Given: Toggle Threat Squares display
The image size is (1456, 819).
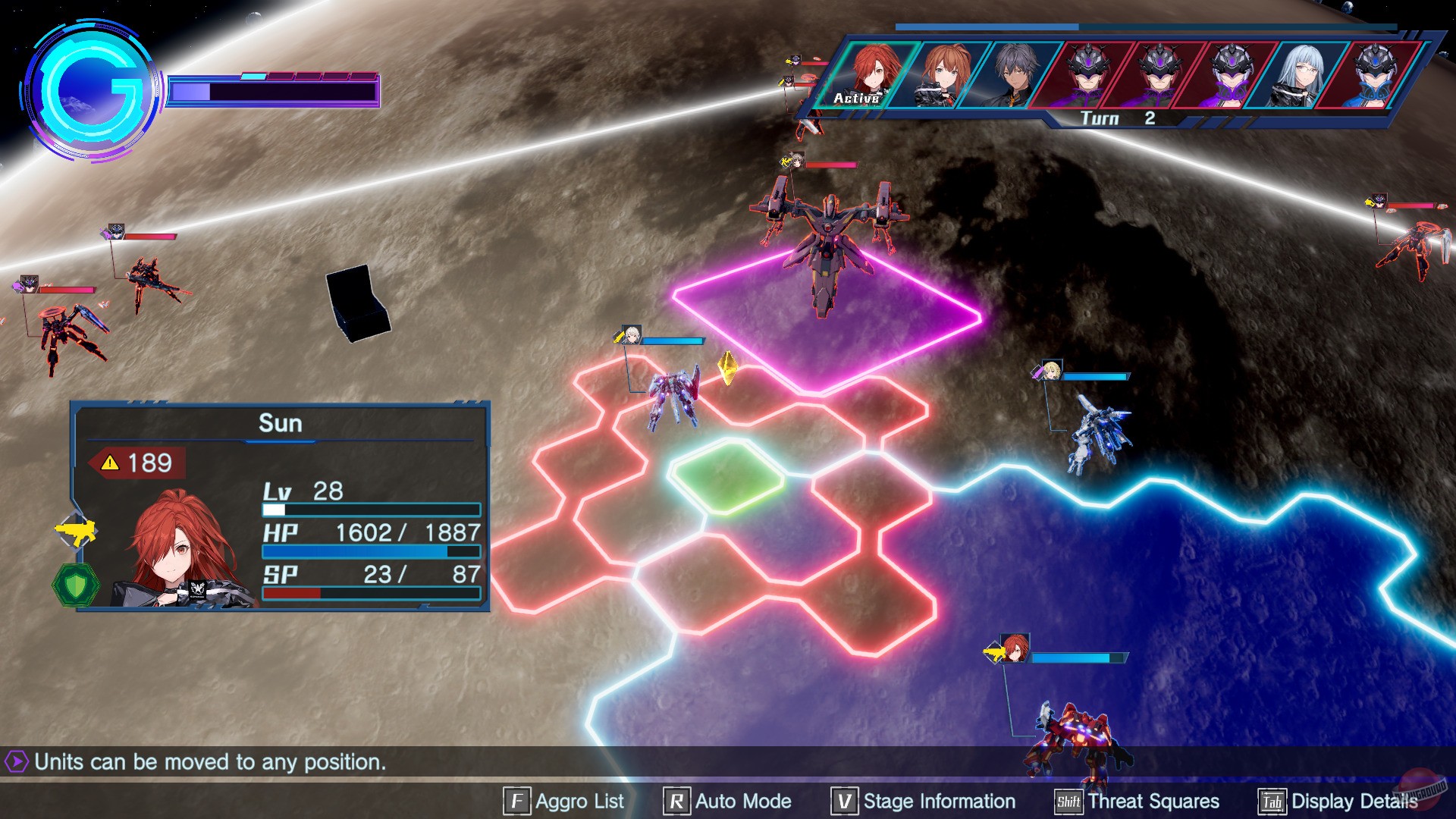Looking at the screenshot, I should (x=1137, y=802).
